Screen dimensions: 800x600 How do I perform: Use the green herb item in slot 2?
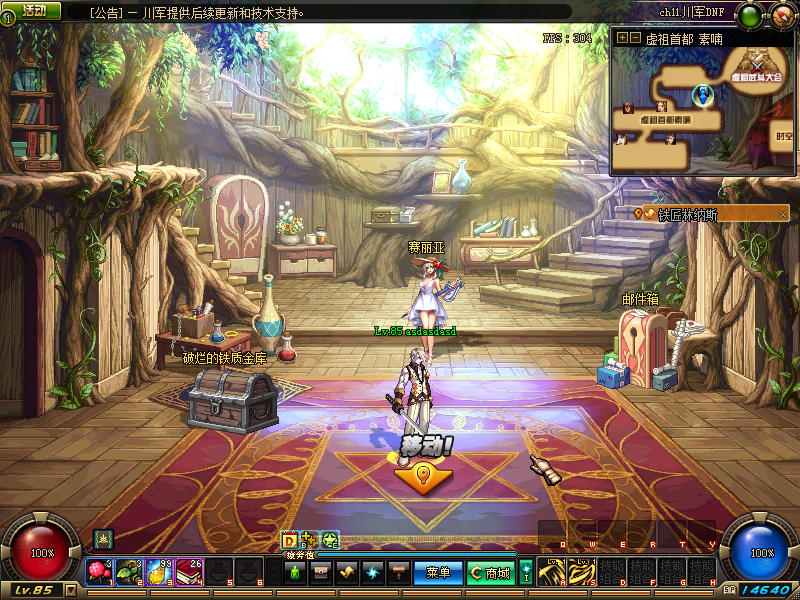pos(128,571)
